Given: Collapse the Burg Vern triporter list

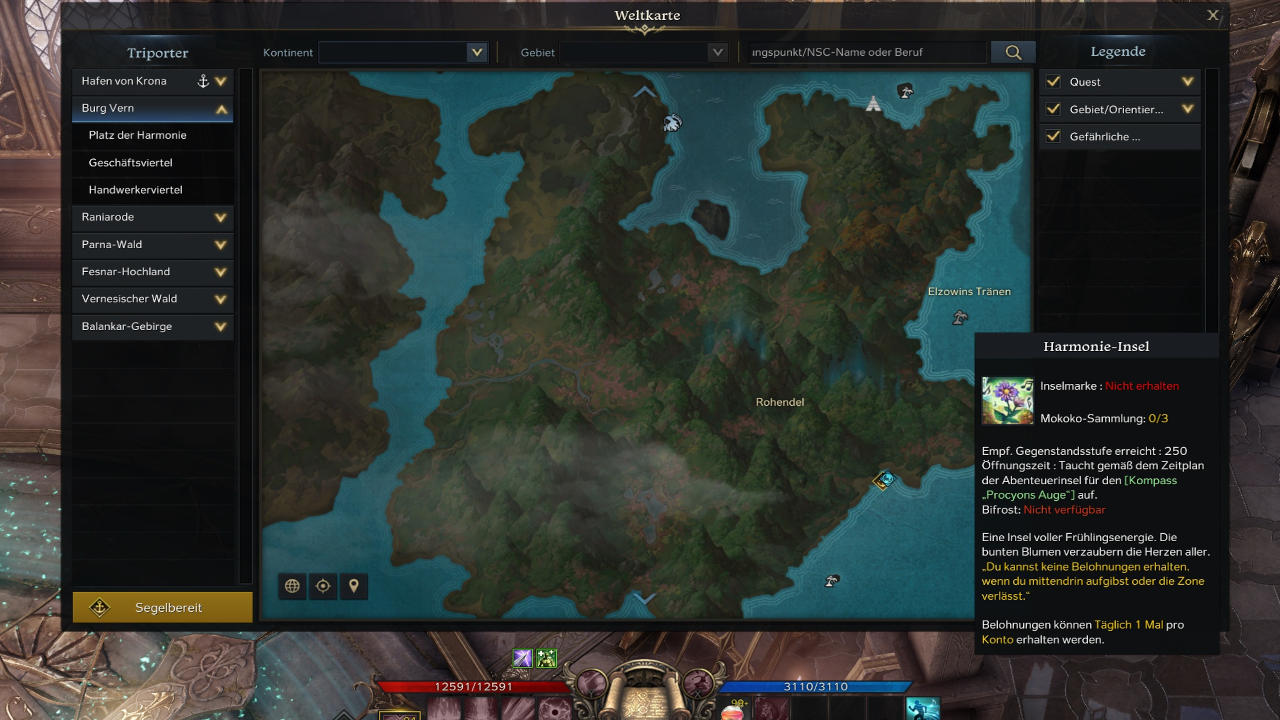Looking at the screenshot, I should coord(221,109).
